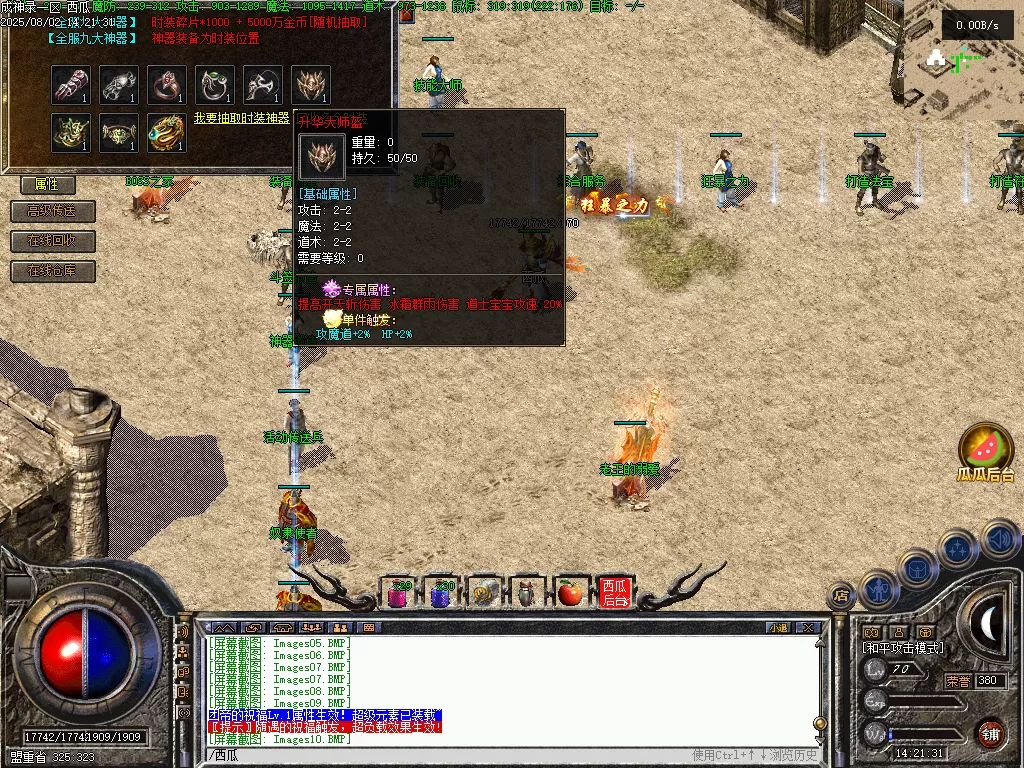Open 高级传送 advanced teleport
1024x768 pixels.
coord(52,212)
